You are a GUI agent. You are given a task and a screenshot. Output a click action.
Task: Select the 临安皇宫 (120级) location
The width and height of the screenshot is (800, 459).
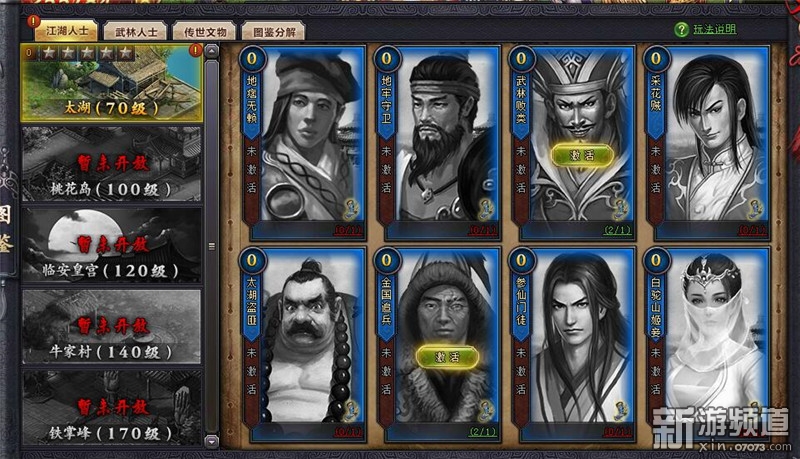tap(111, 246)
